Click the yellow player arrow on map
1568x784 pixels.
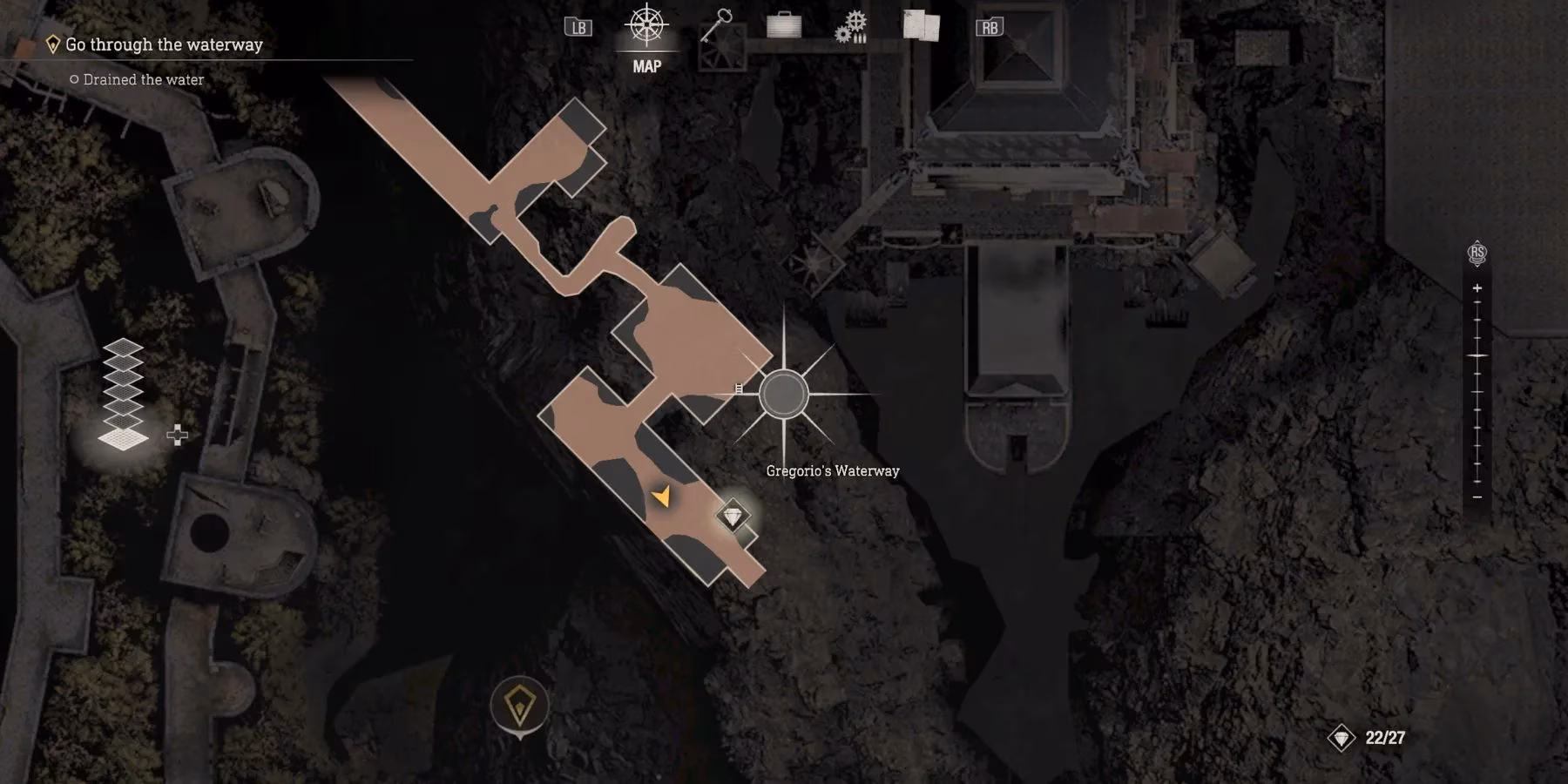pos(662,497)
